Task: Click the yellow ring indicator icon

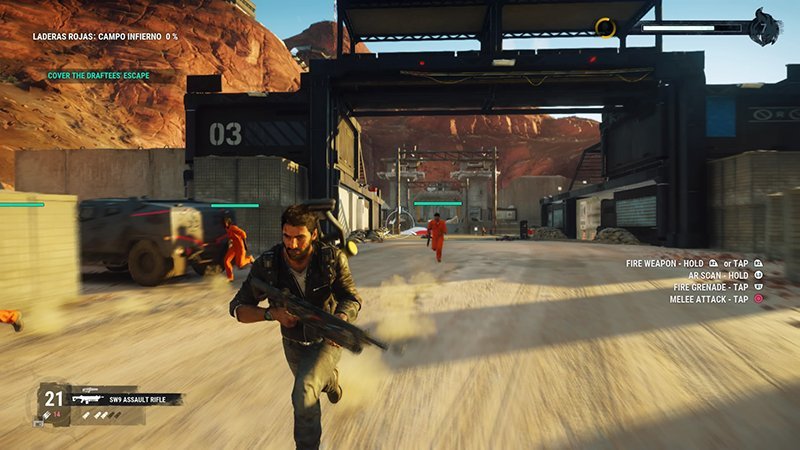Action: pyautogui.click(x=605, y=27)
